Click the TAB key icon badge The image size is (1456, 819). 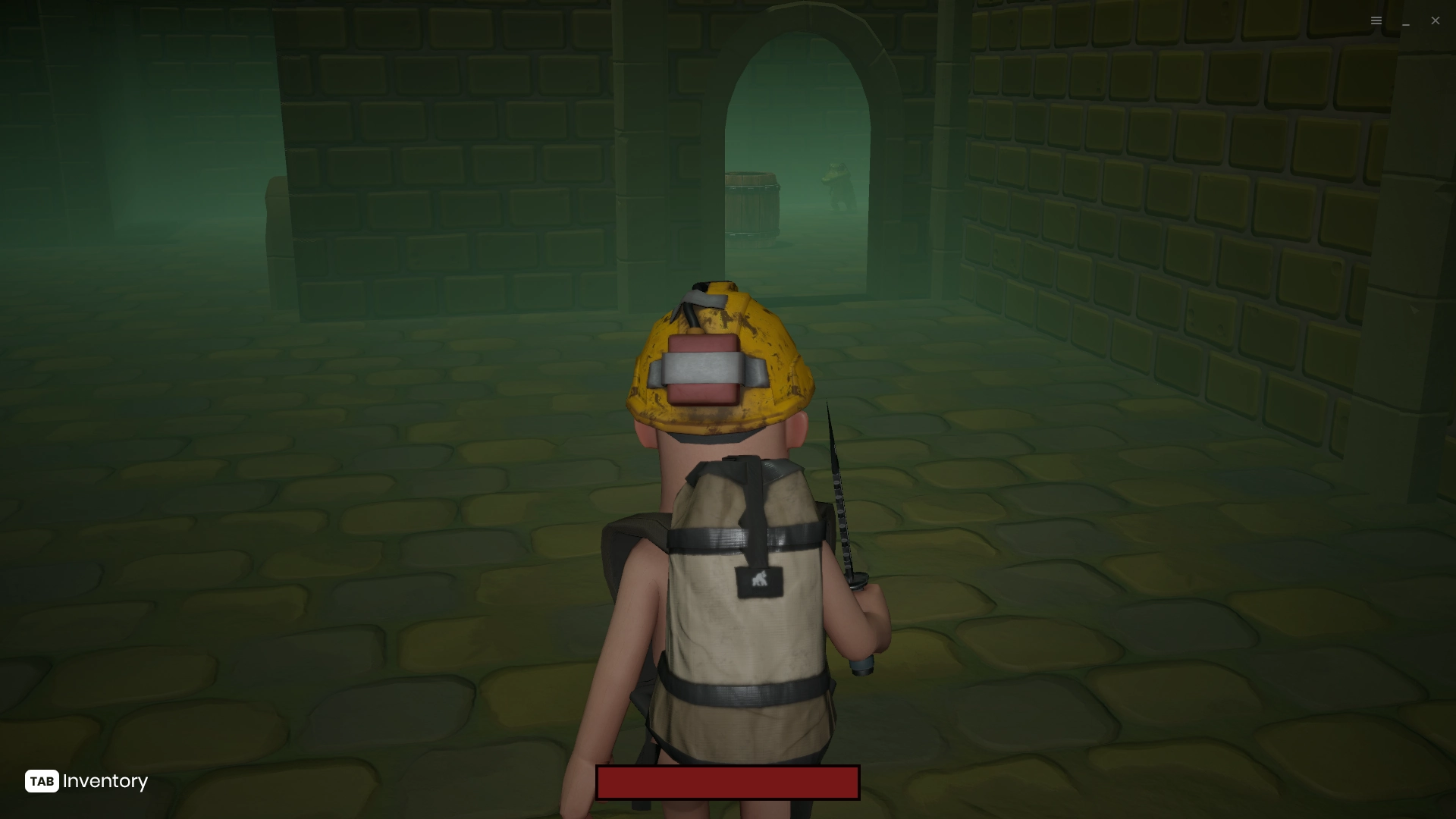pos(42,782)
